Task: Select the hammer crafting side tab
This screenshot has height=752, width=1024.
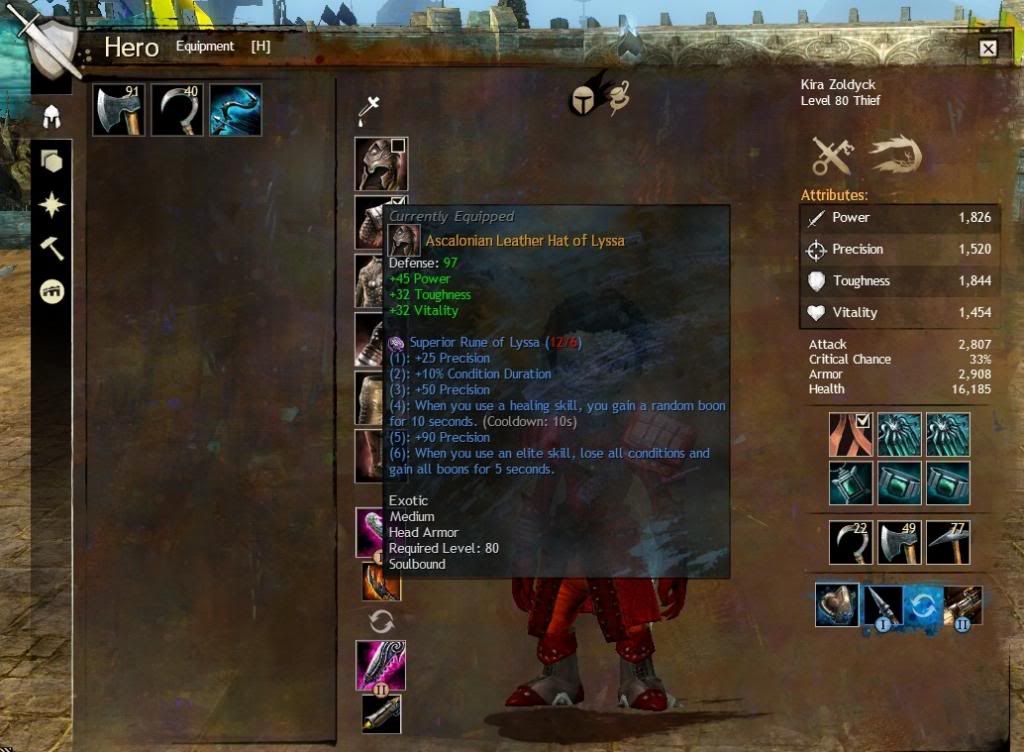Action: [x=51, y=248]
